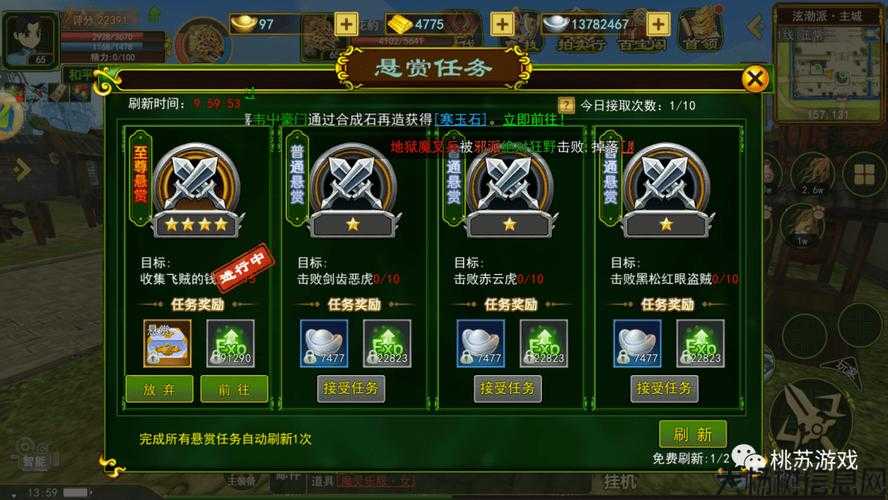
Task: Go to the active bounty location (前往)
Action: click(233, 388)
